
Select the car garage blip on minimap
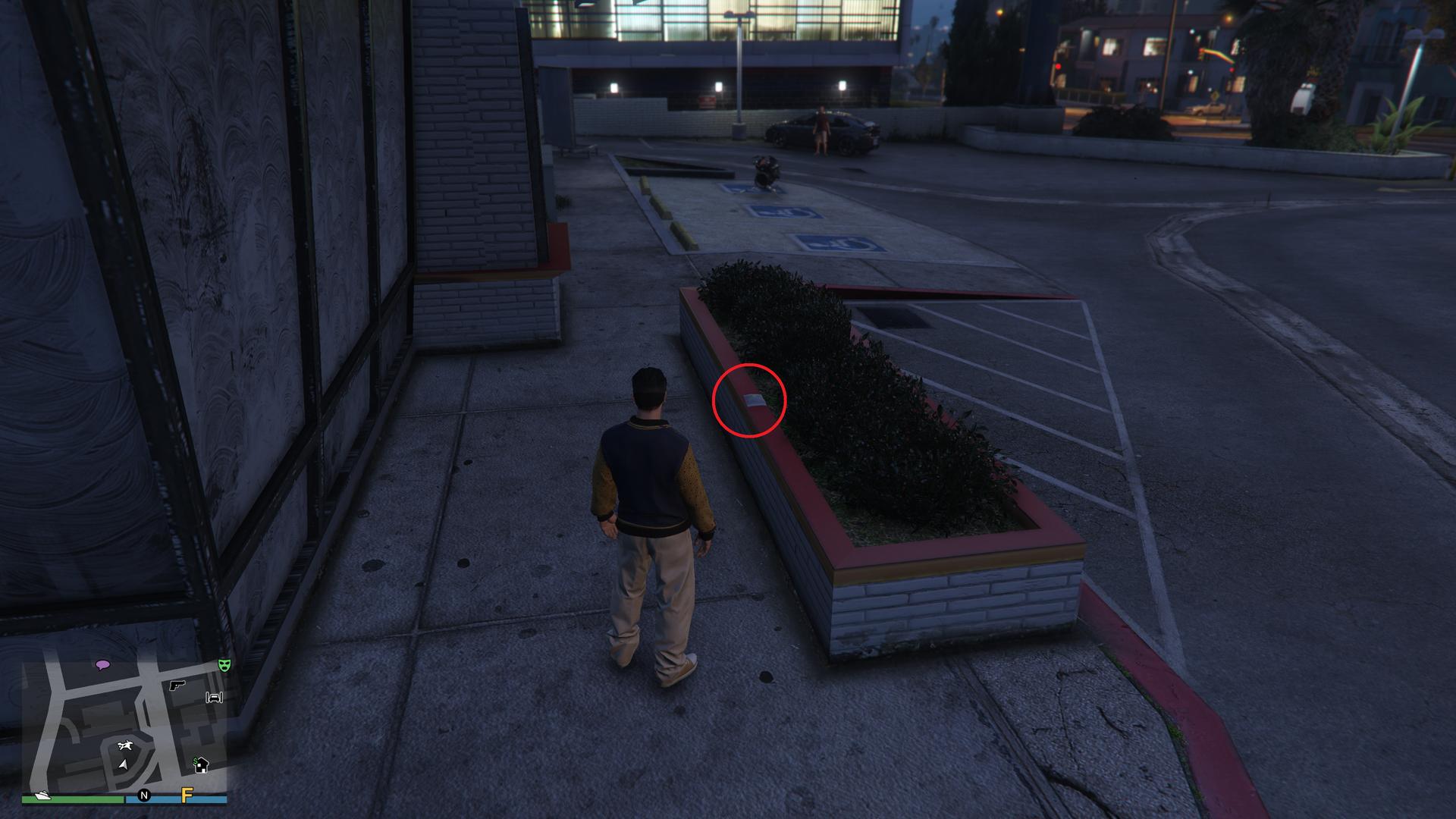click(215, 697)
